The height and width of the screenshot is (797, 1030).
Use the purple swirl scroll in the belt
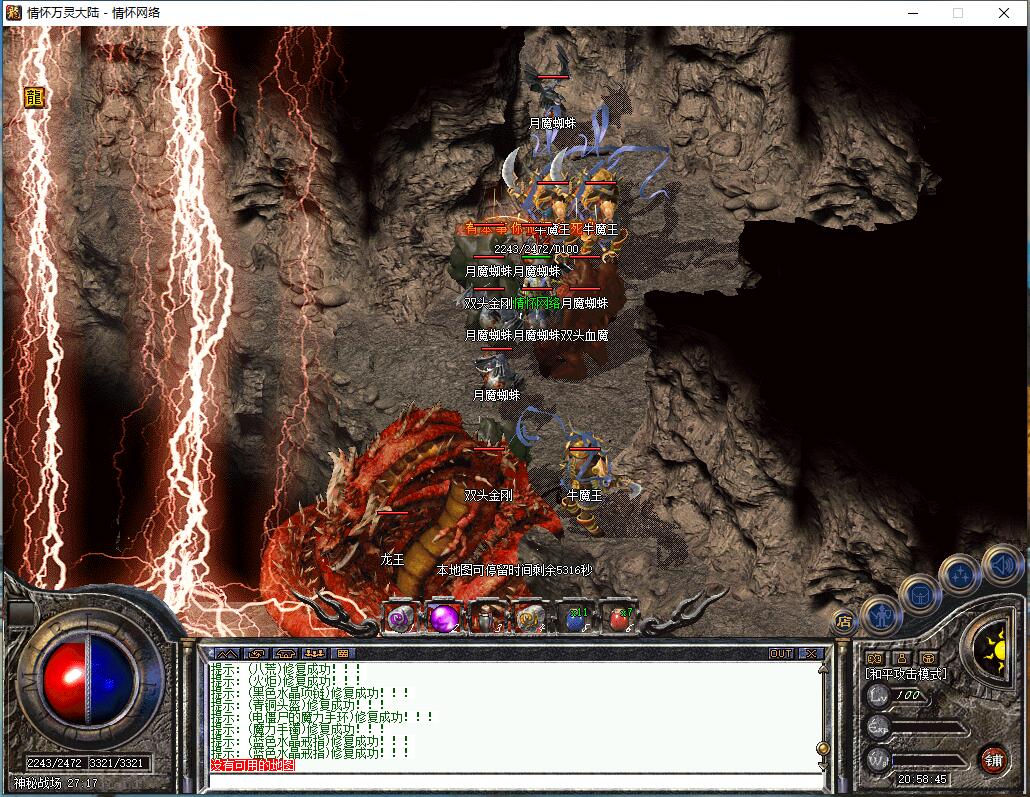tap(401, 619)
